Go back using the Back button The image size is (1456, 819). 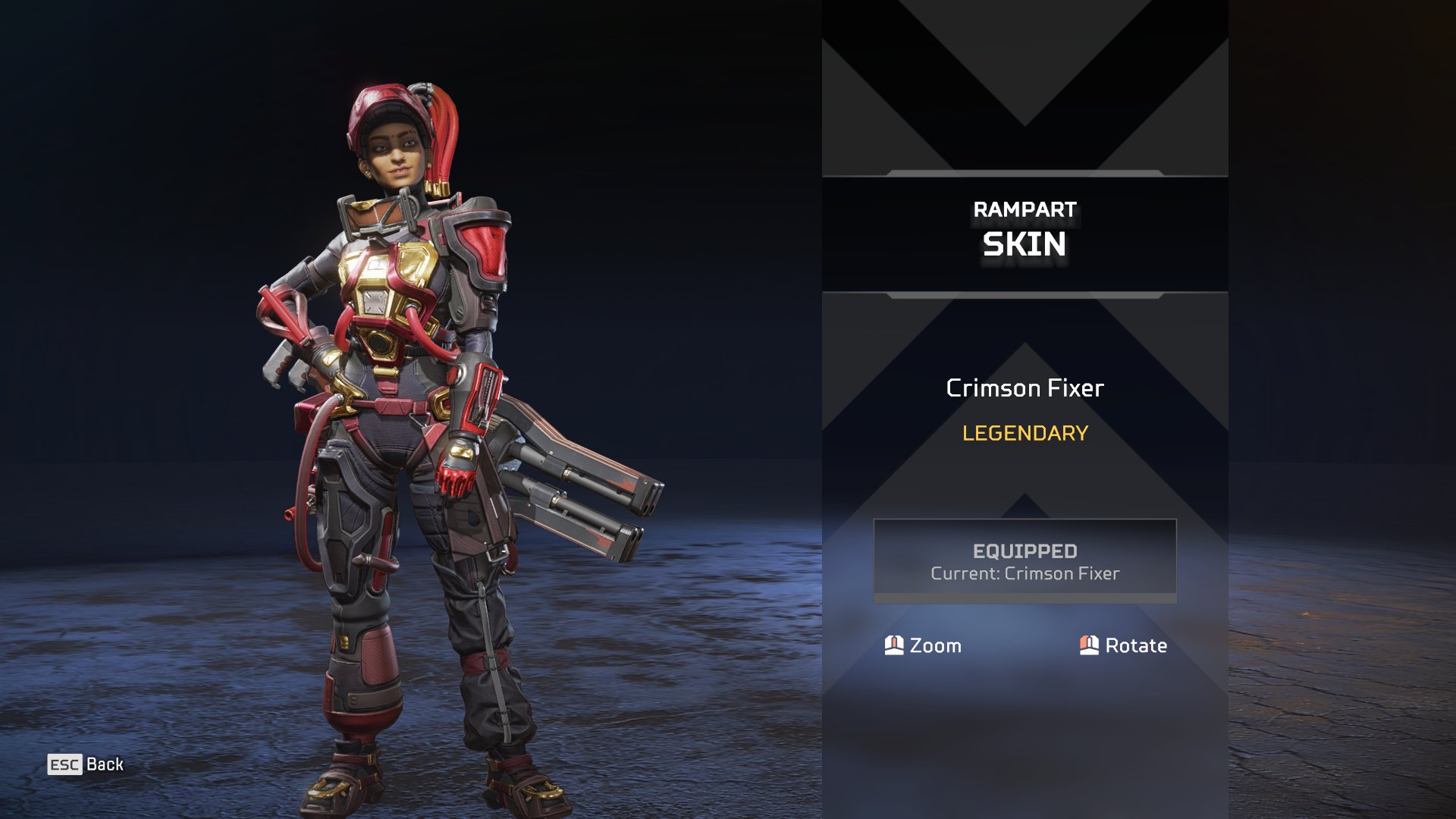point(86,764)
